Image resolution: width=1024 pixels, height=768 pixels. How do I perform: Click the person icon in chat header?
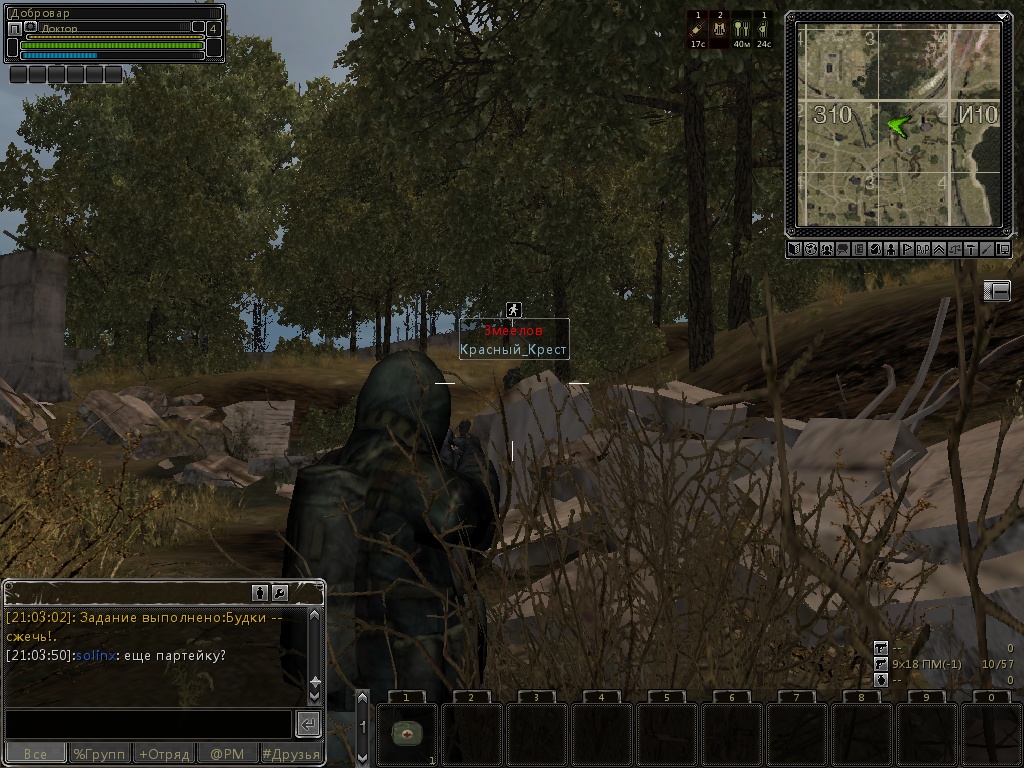(260, 592)
